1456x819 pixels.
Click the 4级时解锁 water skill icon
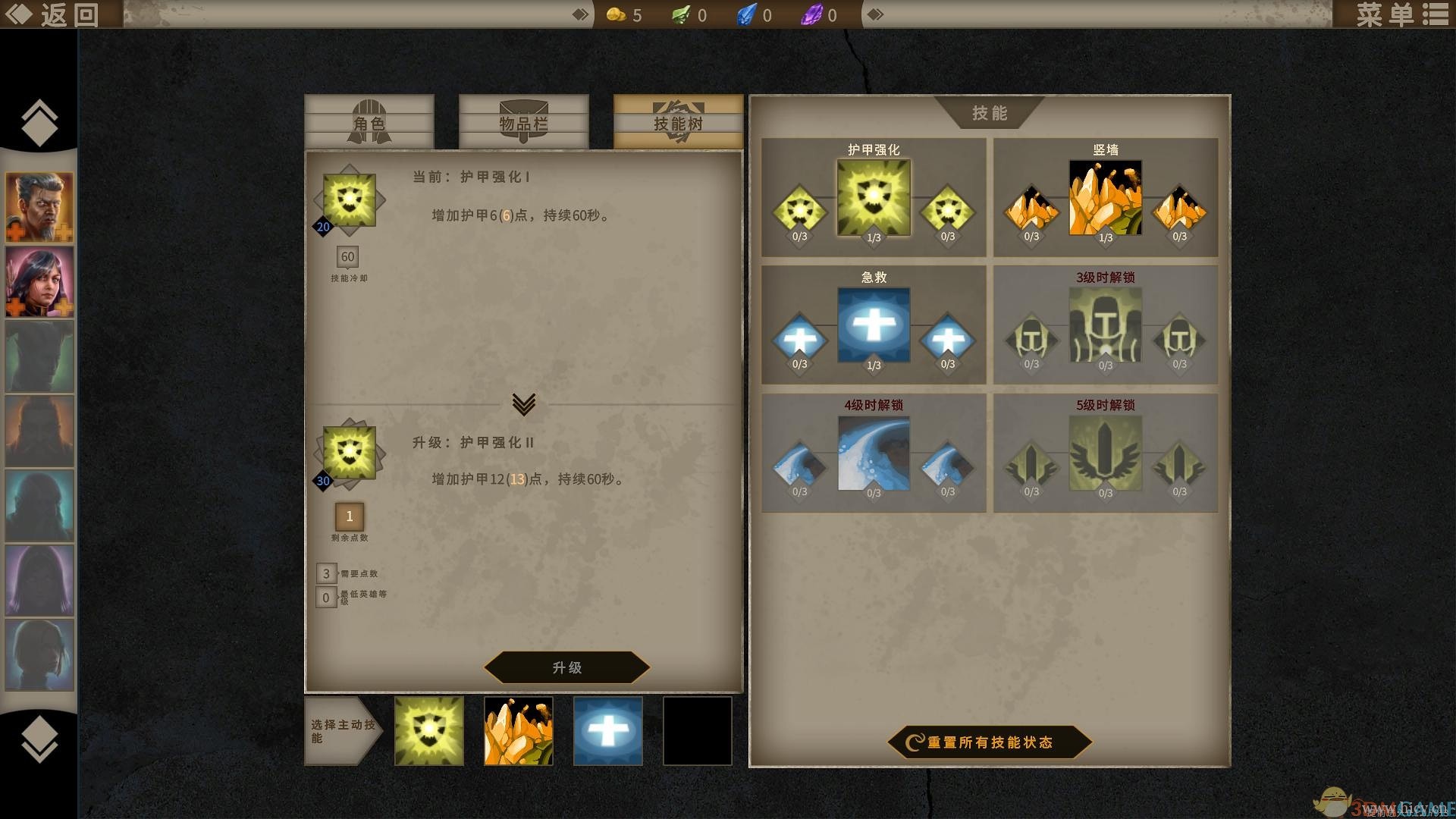(x=874, y=453)
